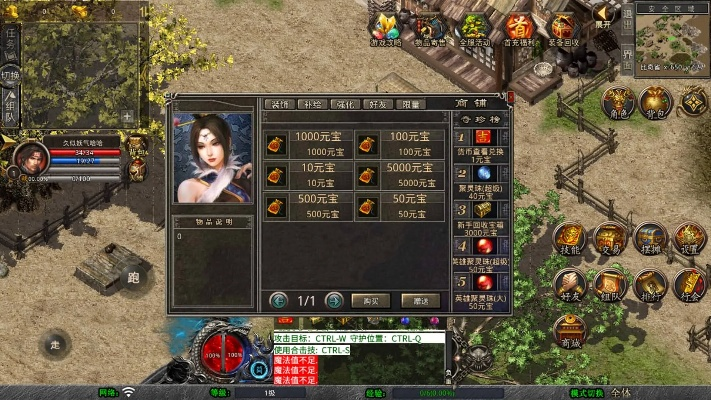This screenshot has width=711, height=400.
Task: Open the 设置 settings icon
Action: (688, 238)
